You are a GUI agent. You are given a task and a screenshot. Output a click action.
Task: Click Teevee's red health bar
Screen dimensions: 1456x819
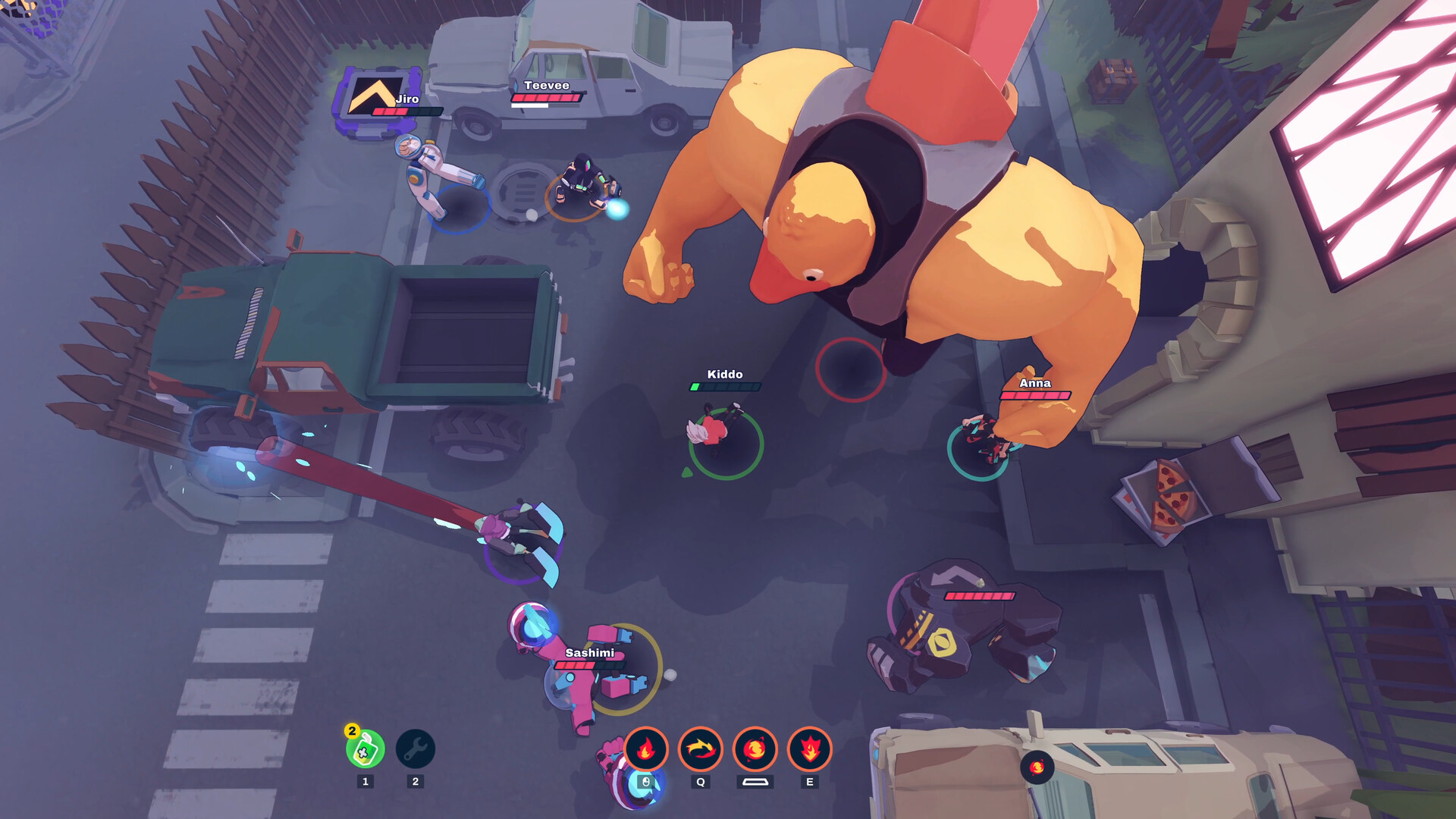548,99
